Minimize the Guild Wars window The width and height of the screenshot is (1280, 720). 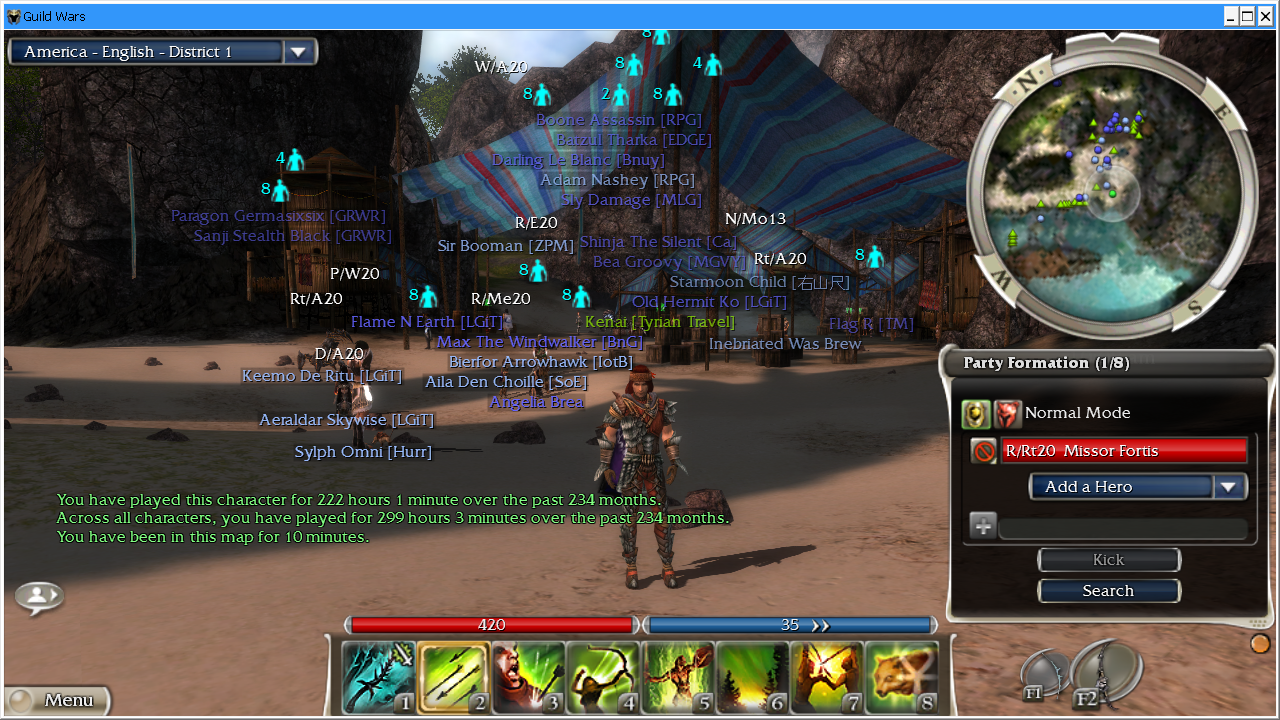coord(1231,16)
